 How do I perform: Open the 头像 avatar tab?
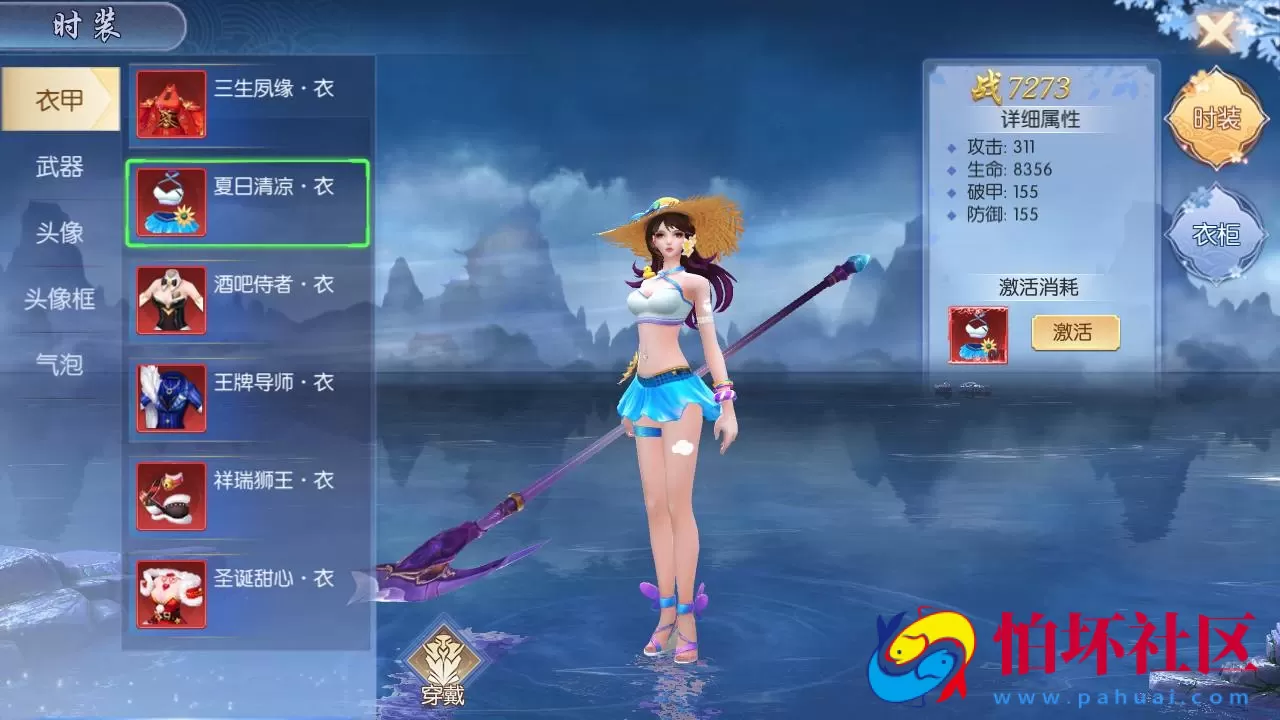(60, 230)
